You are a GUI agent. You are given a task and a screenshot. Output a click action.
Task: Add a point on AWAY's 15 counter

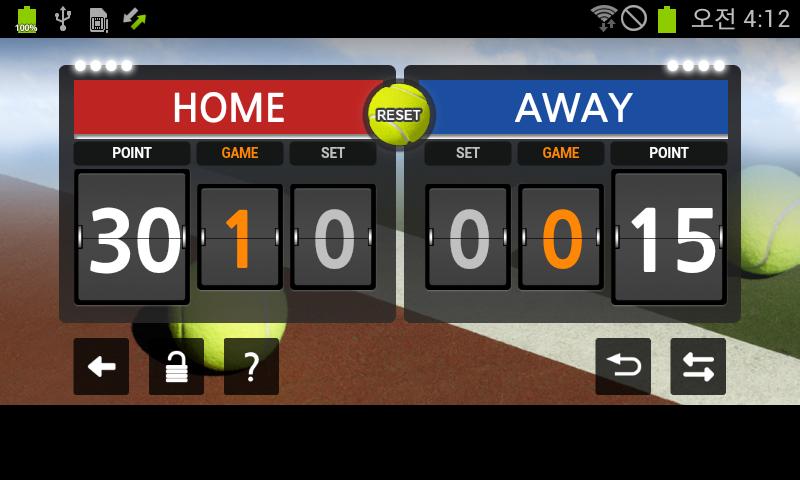coord(668,237)
